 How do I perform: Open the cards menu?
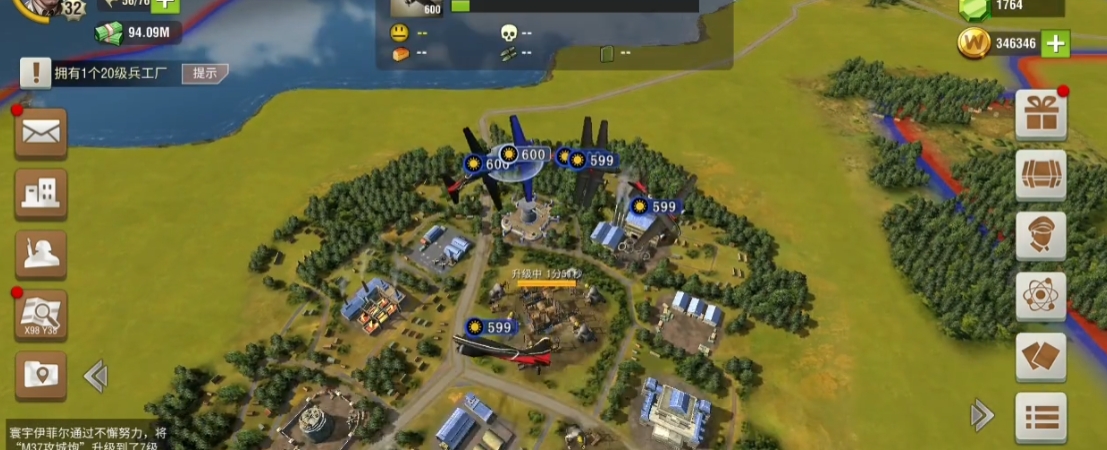[x=1040, y=357]
